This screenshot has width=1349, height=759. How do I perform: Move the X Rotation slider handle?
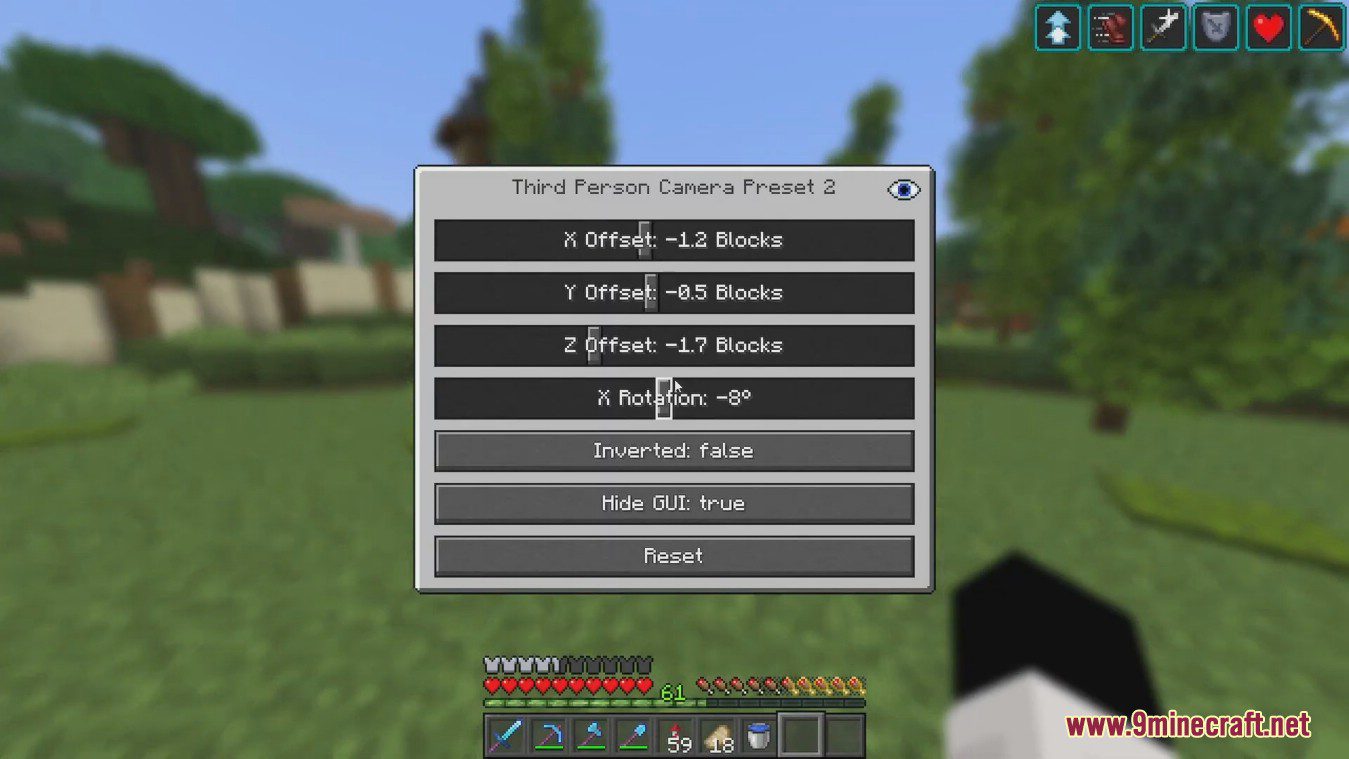(664, 397)
